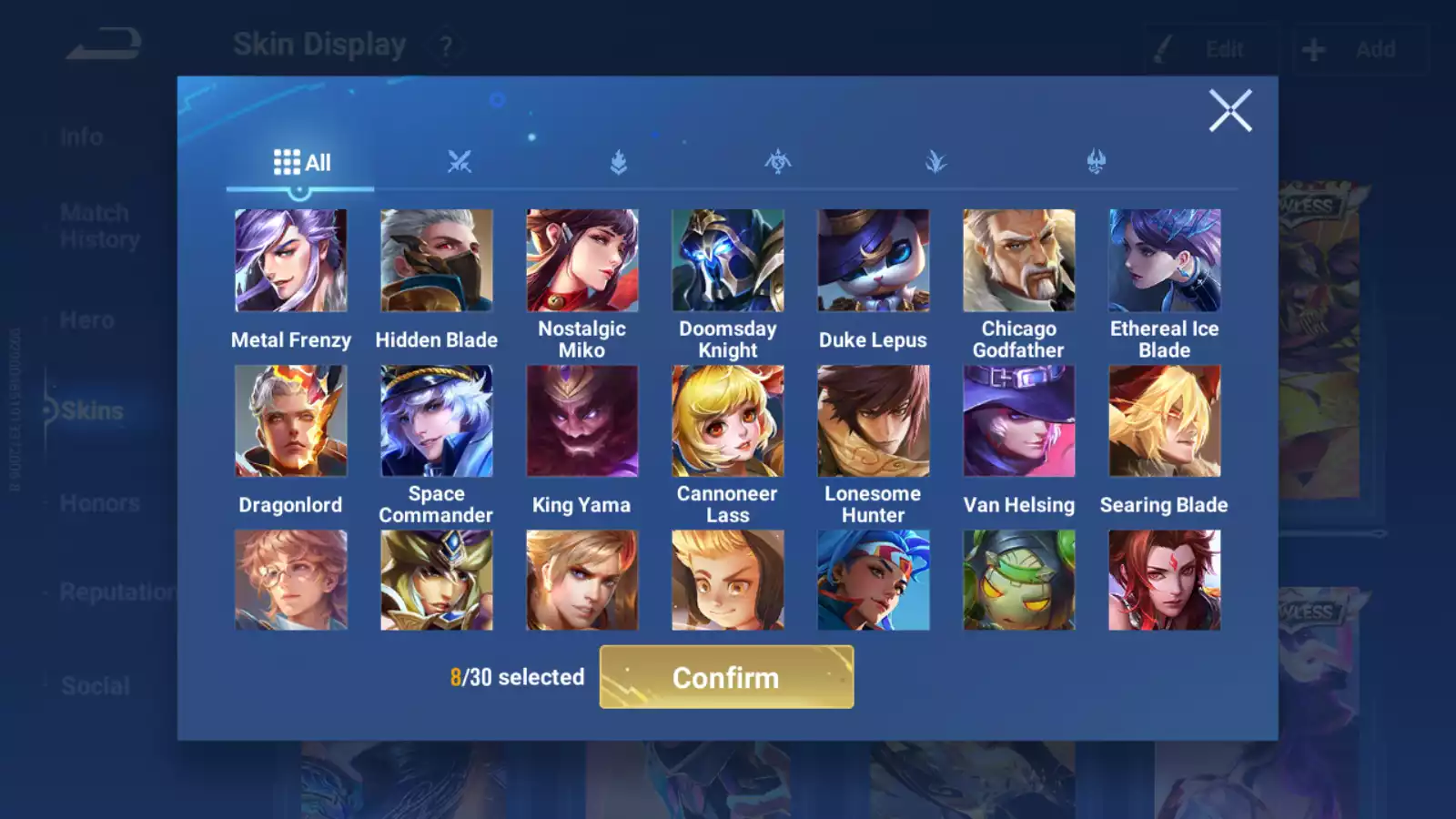This screenshot has width=1456, height=819.
Task: Select the flaming demon class filter icon
Action: tap(1096, 161)
